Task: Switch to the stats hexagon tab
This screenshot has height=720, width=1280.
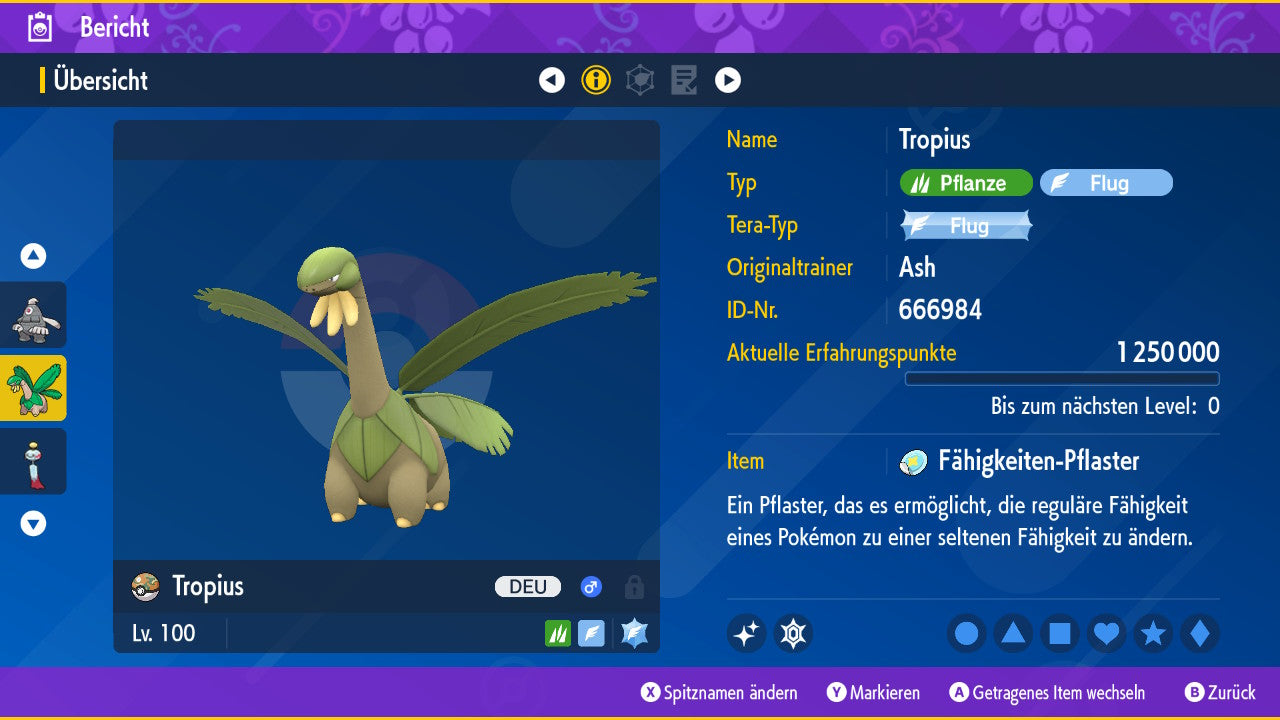Action: click(x=640, y=80)
